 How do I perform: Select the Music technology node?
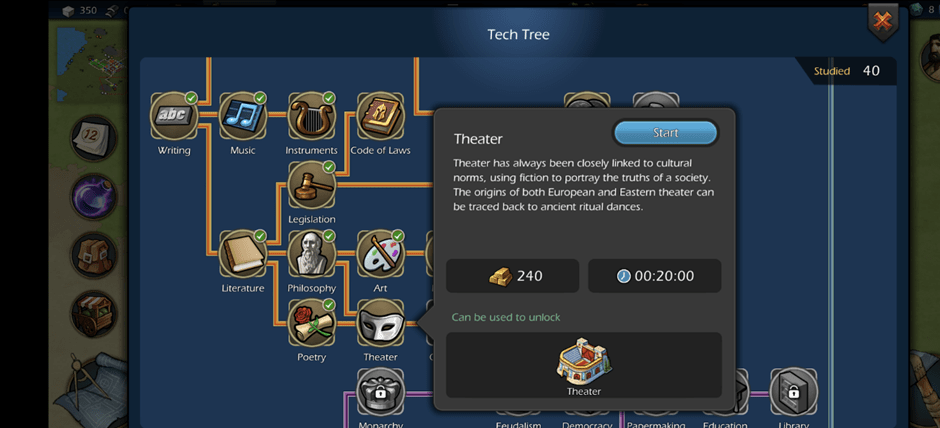click(242, 117)
